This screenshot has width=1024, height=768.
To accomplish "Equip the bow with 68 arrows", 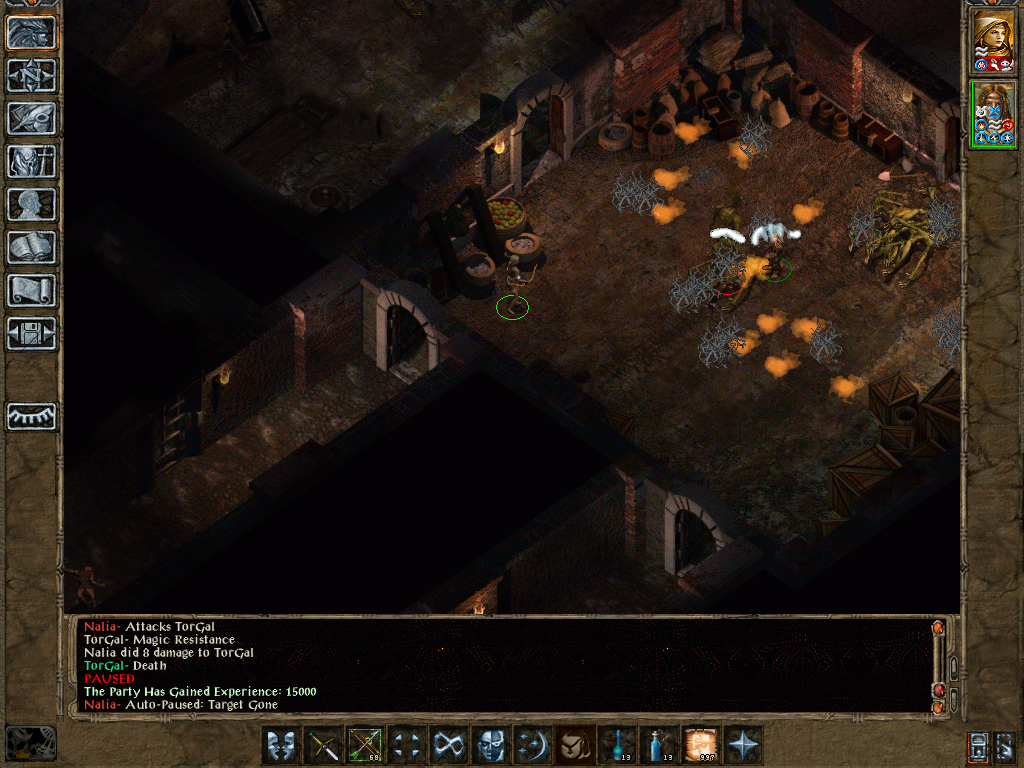I will (x=365, y=745).
